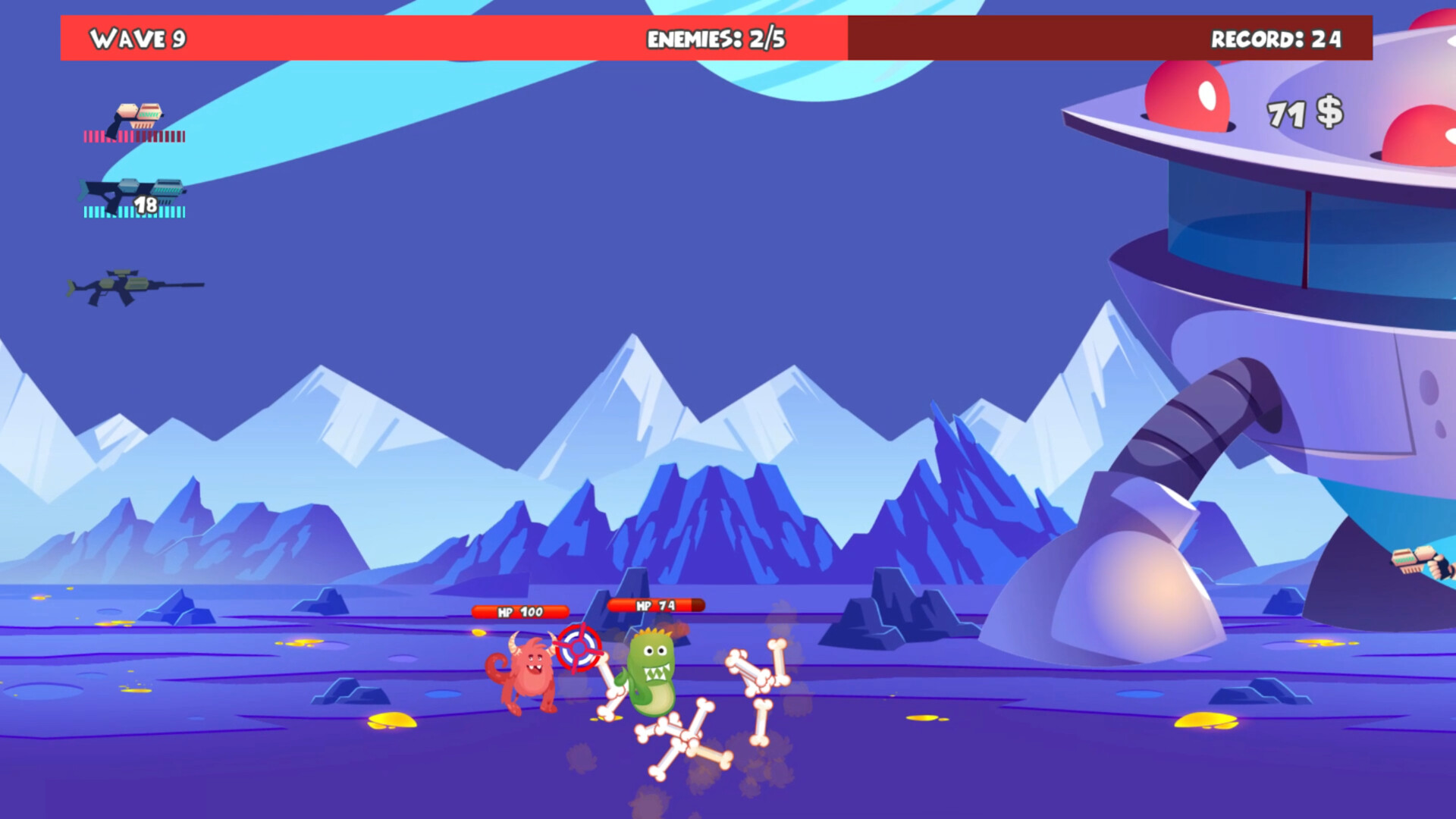Image resolution: width=1456 pixels, height=819 pixels.
Task: Click the HP 100 health bar
Action: 520,610
